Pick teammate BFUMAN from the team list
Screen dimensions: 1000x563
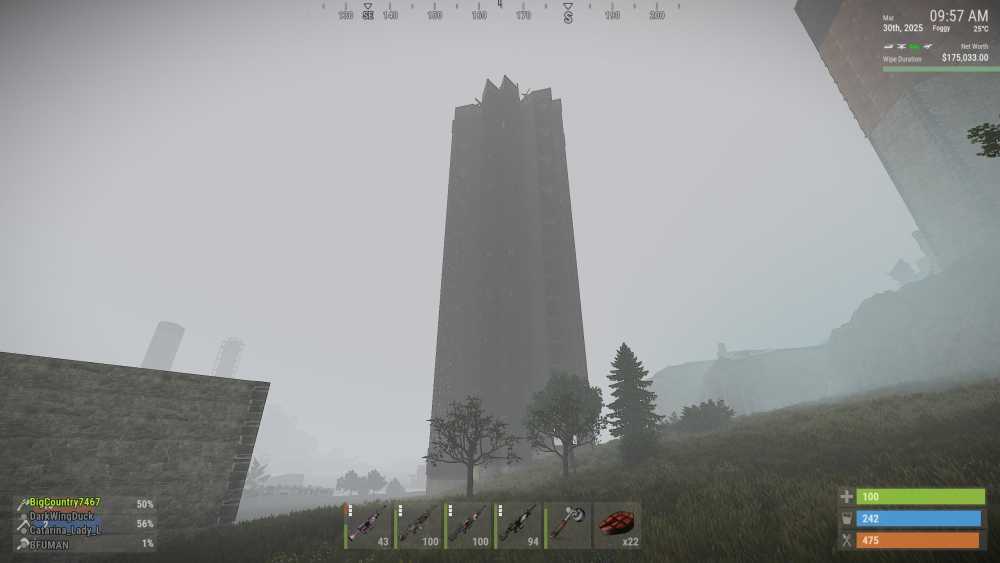click(49, 544)
